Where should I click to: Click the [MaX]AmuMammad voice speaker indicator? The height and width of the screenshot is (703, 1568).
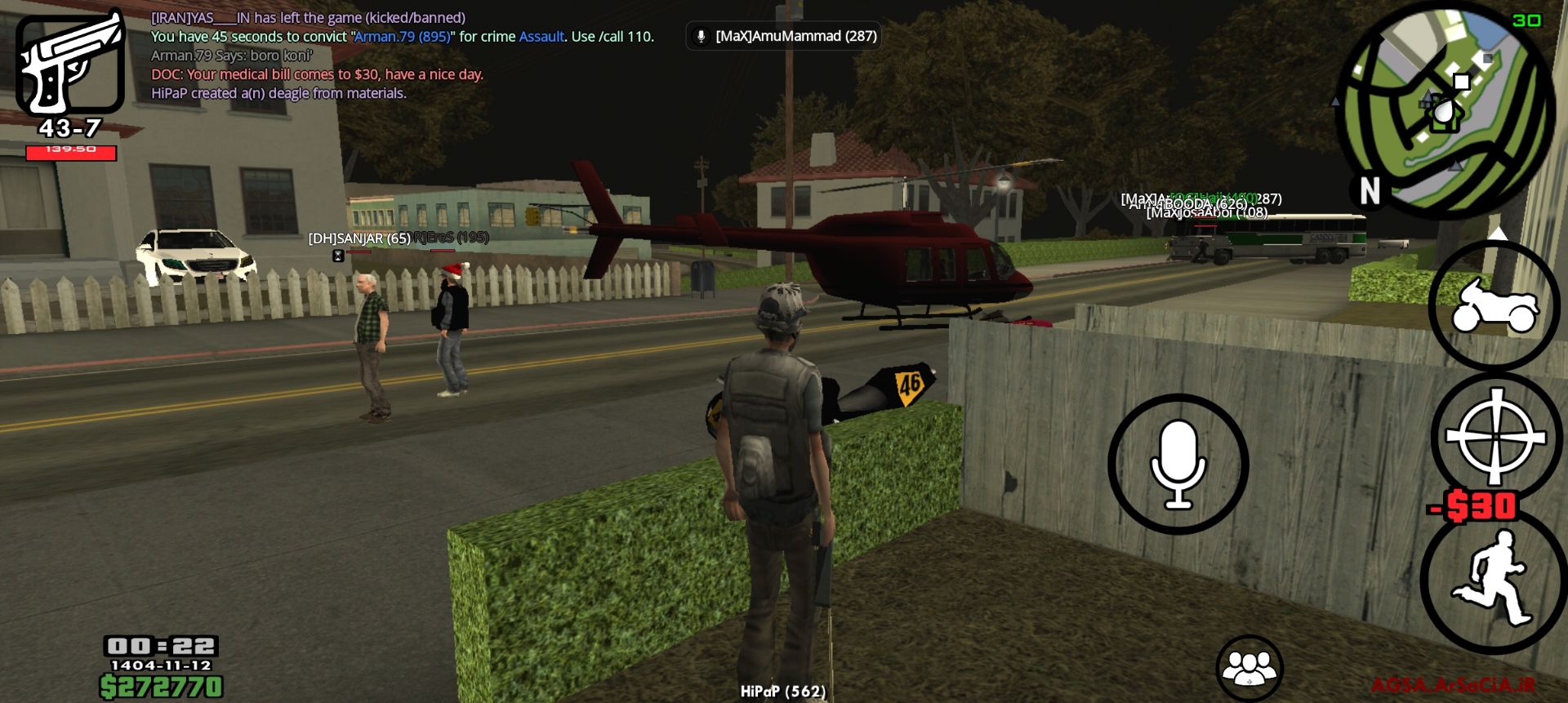(x=784, y=36)
